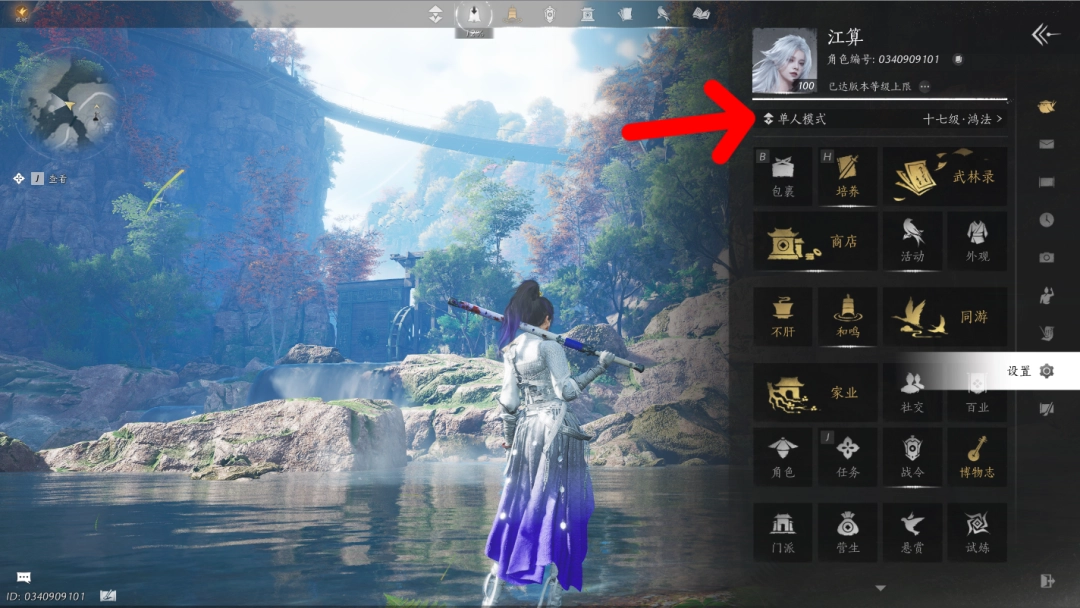Open the 角色 character menu
This screenshot has width=1080, height=608.
pyautogui.click(x=783, y=458)
